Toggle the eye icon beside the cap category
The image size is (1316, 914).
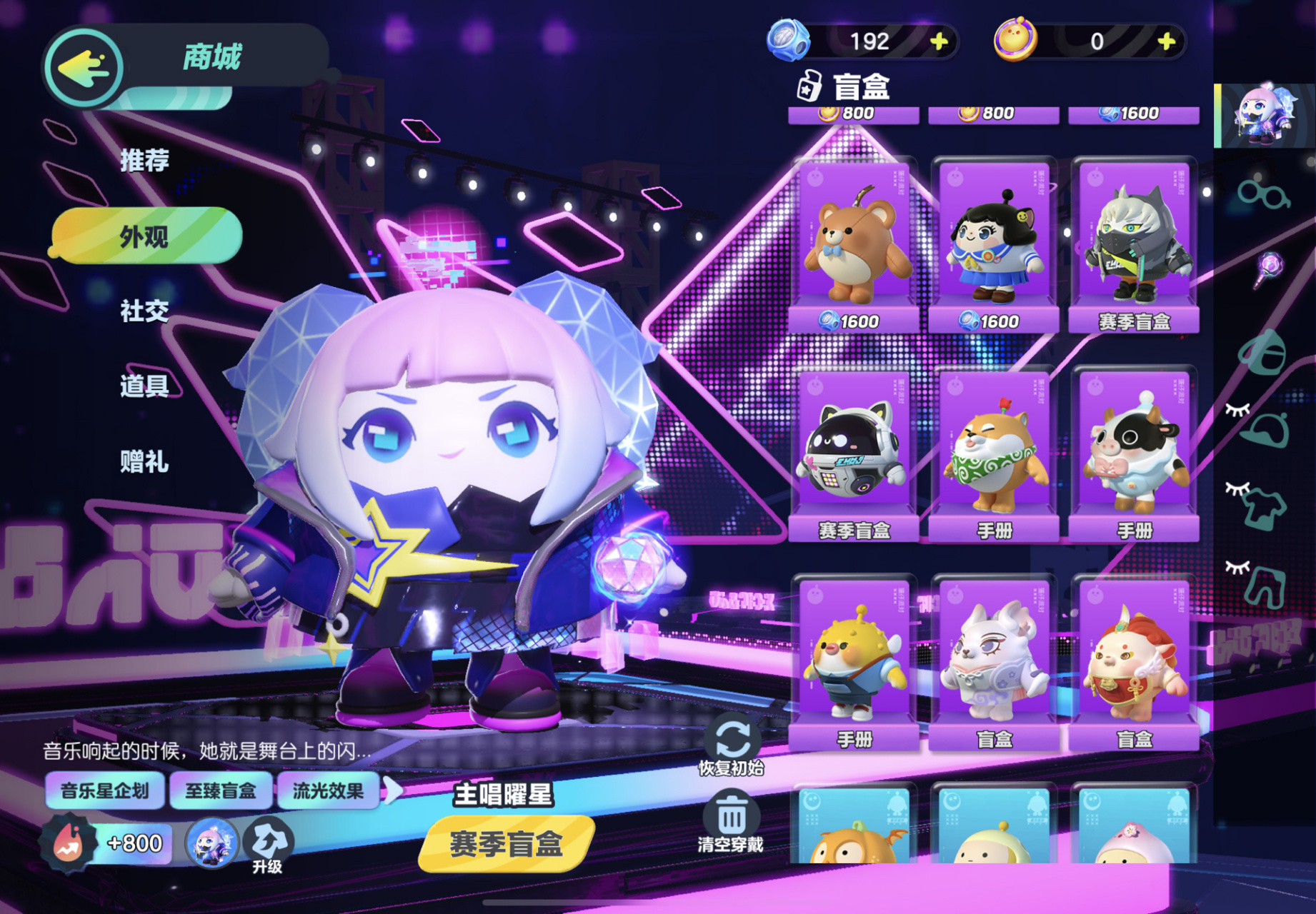tap(1238, 411)
